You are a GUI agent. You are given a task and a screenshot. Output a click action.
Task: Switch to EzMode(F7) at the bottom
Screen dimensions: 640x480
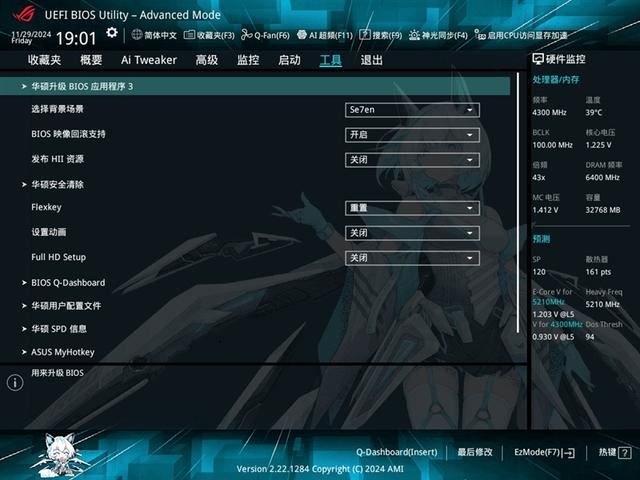point(544,452)
